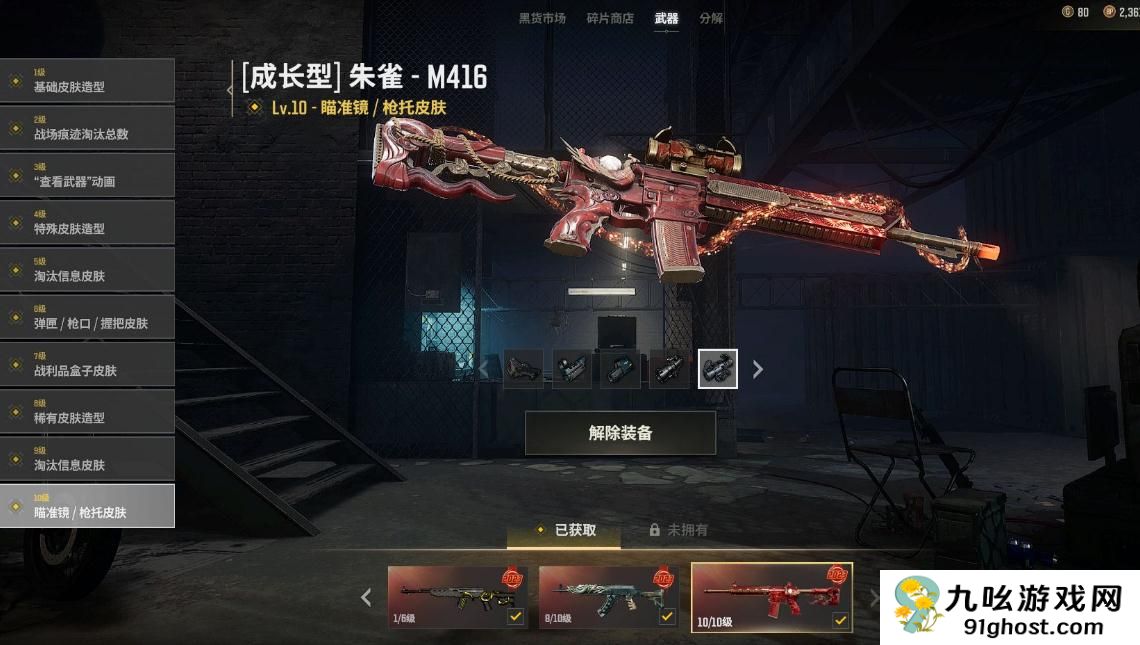Select level 4 特殊皮肤造型
This screenshot has height=645, width=1140.
87,222
